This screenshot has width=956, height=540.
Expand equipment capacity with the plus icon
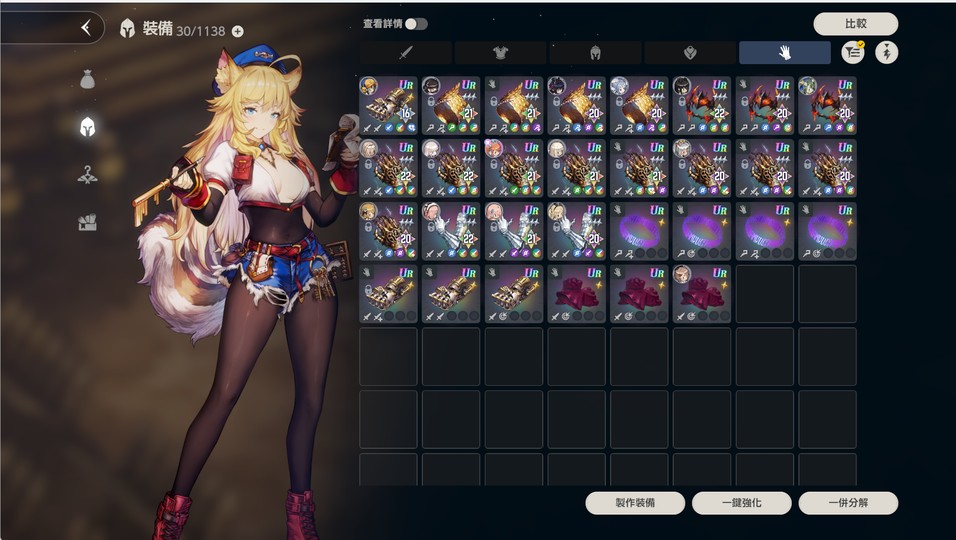[x=237, y=31]
